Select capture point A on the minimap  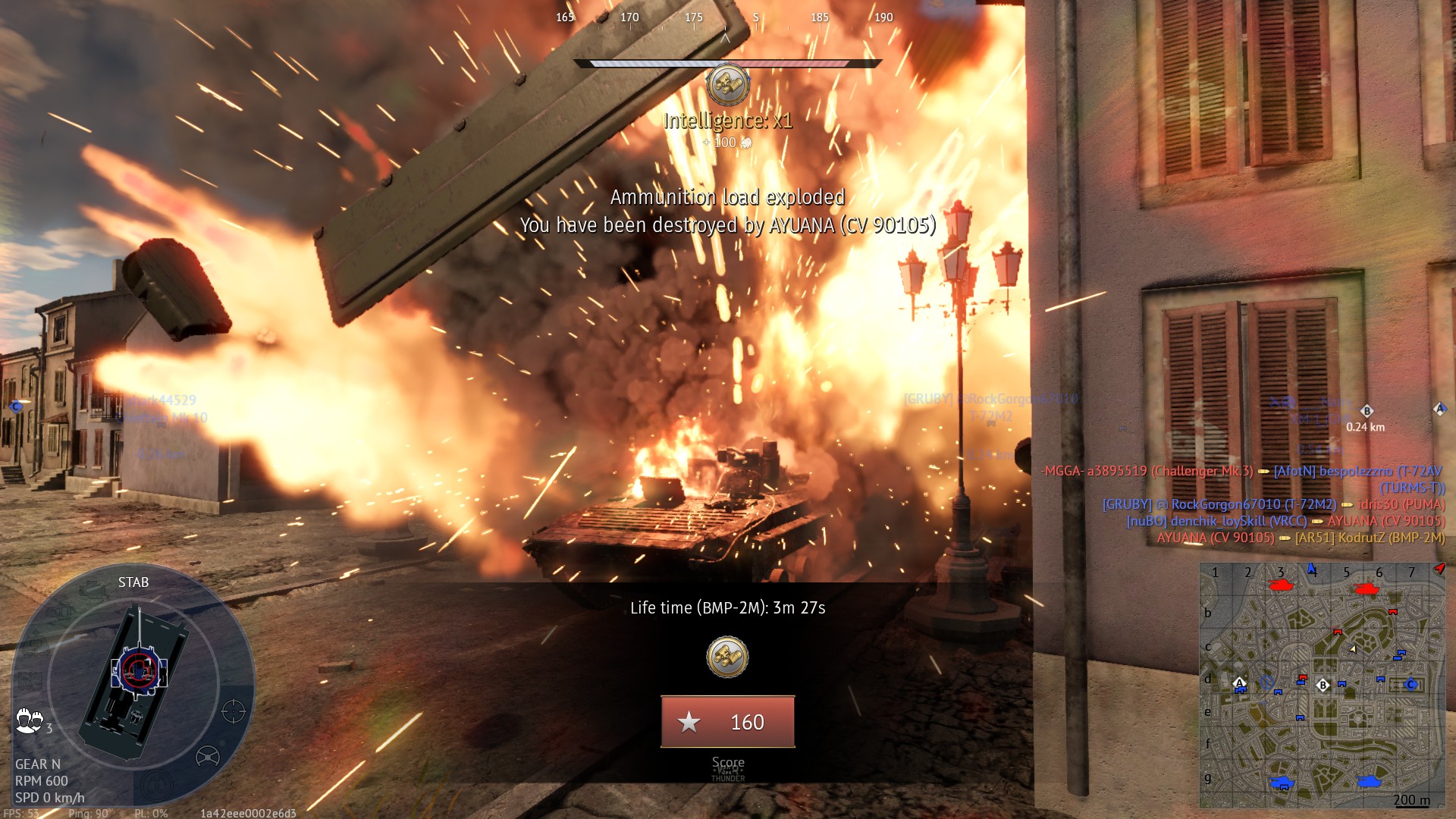[1239, 682]
